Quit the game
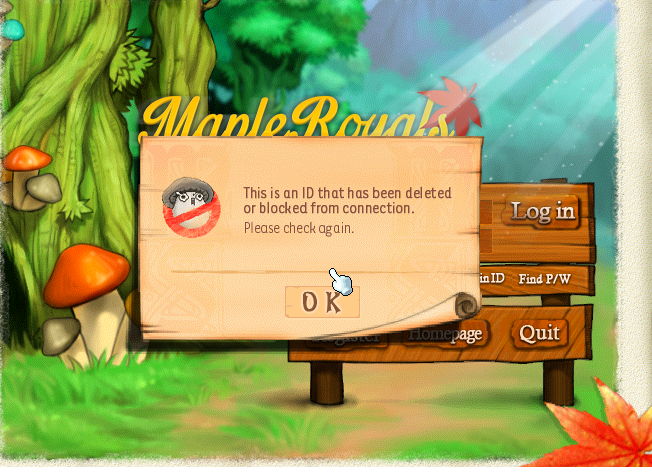 [539, 334]
